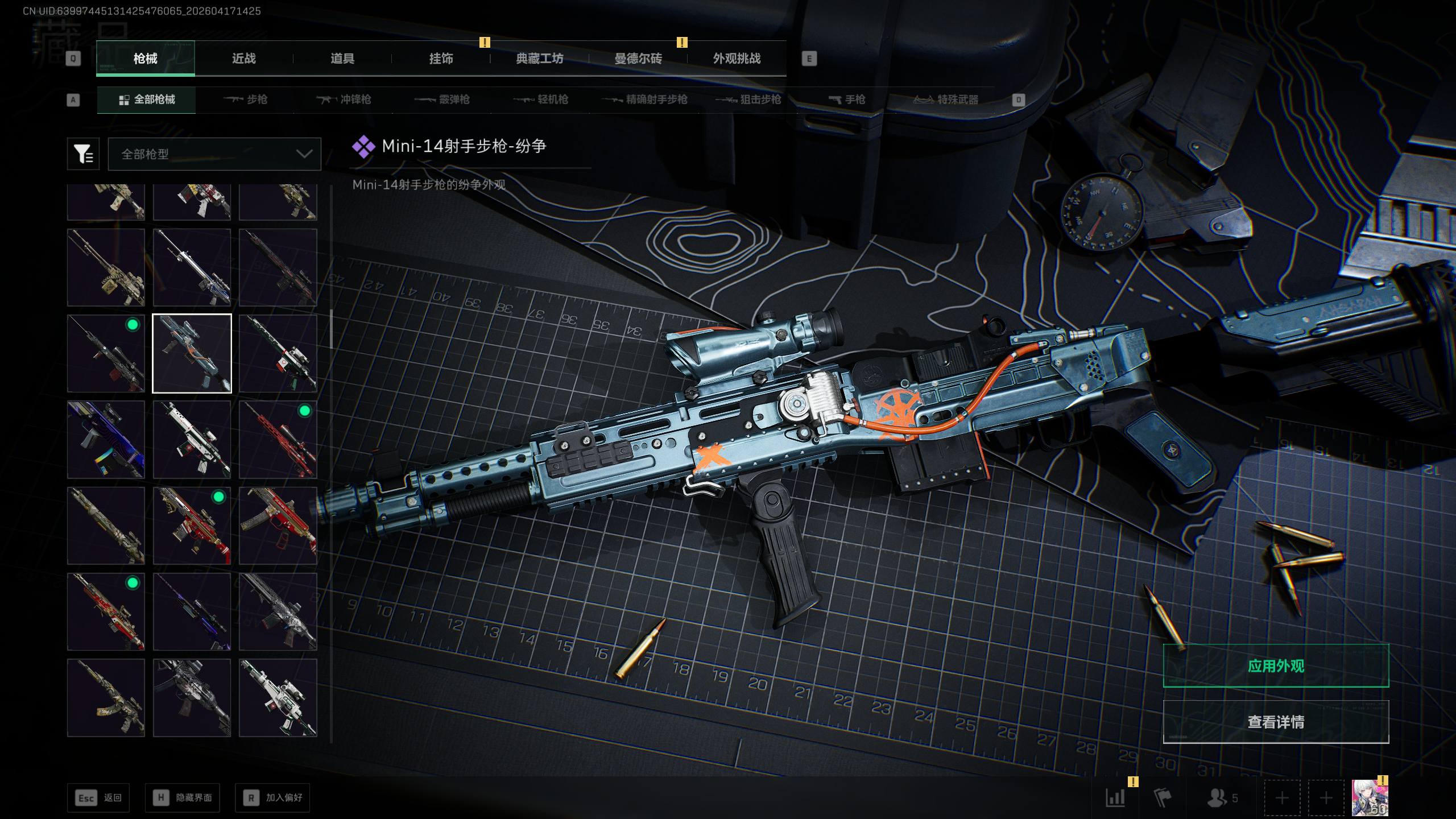Filter by 冲锋枪 weapon category
Viewport: 1456px width, 819px height.
point(344,100)
